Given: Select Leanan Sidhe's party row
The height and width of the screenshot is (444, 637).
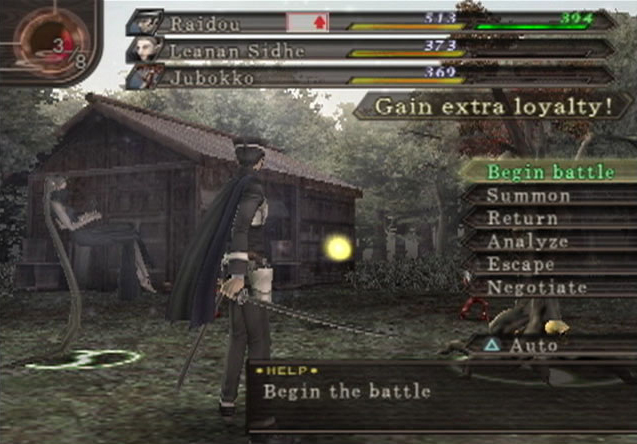Looking at the screenshot, I should point(370,47).
